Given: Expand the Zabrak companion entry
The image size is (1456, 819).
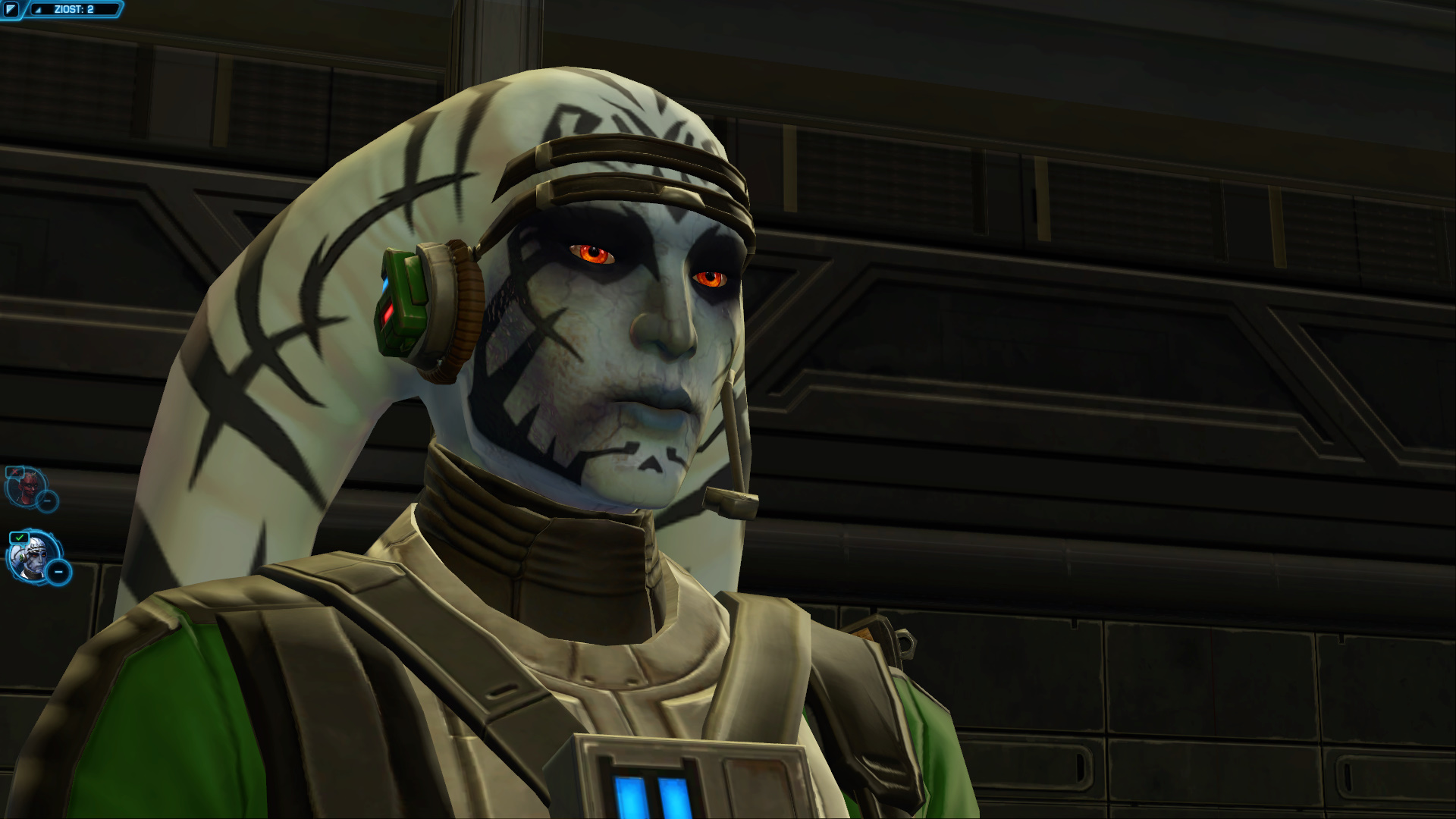Looking at the screenshot, I should 47,500.
